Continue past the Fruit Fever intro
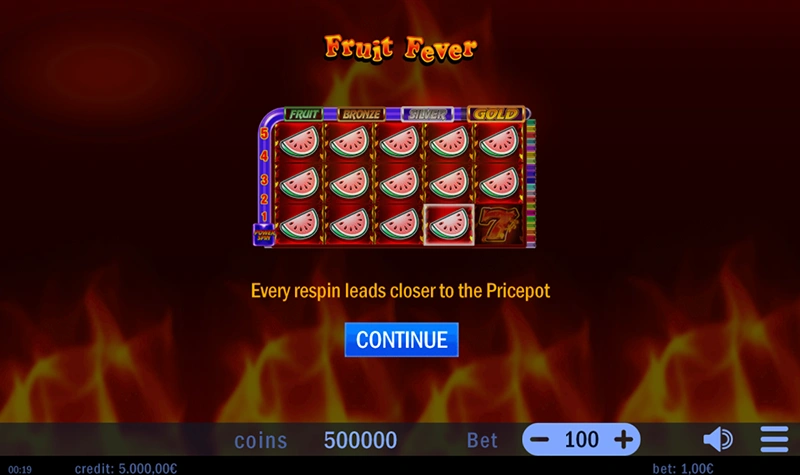 pos(401,339)
